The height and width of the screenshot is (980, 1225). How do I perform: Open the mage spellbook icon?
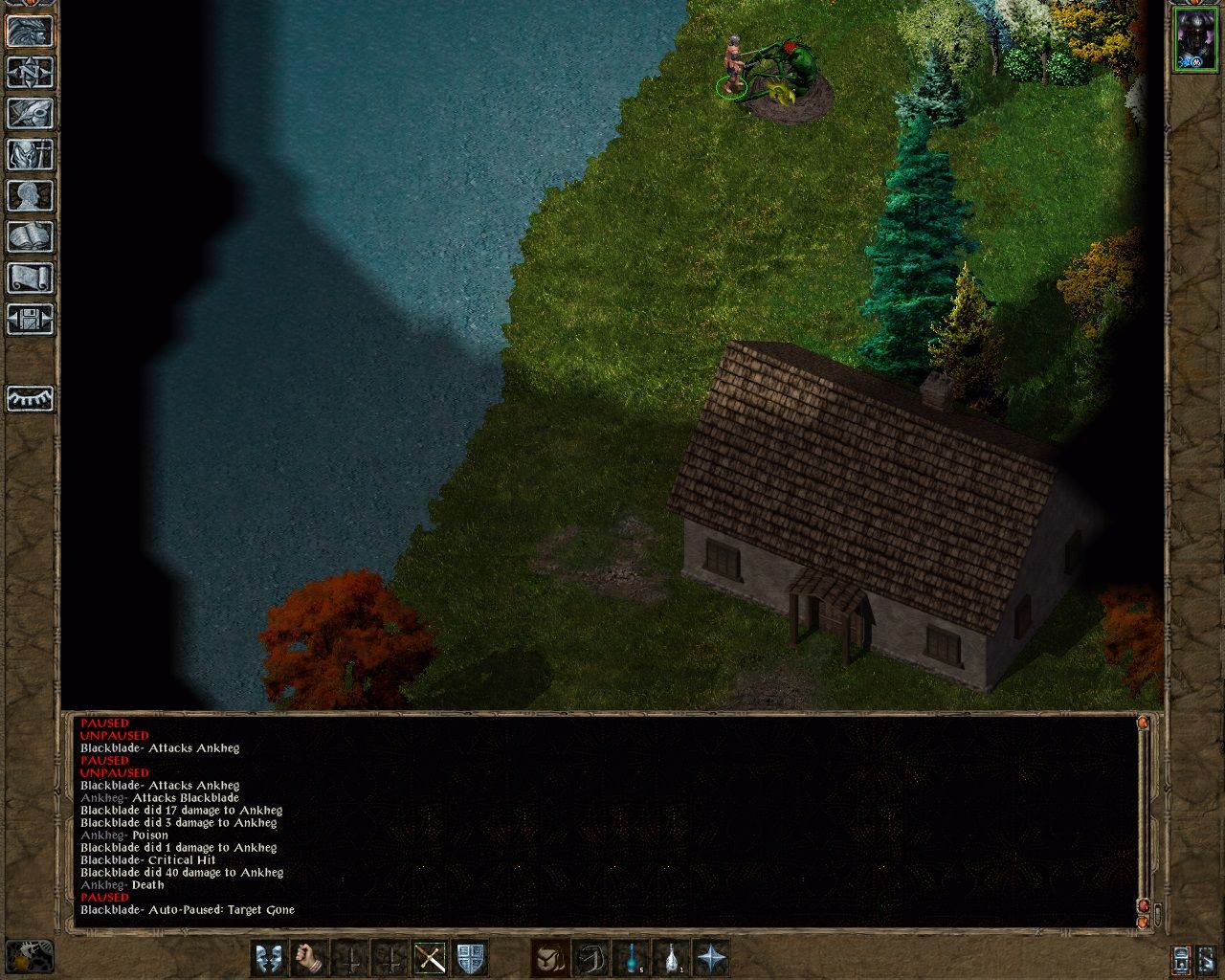click(30, 236)
